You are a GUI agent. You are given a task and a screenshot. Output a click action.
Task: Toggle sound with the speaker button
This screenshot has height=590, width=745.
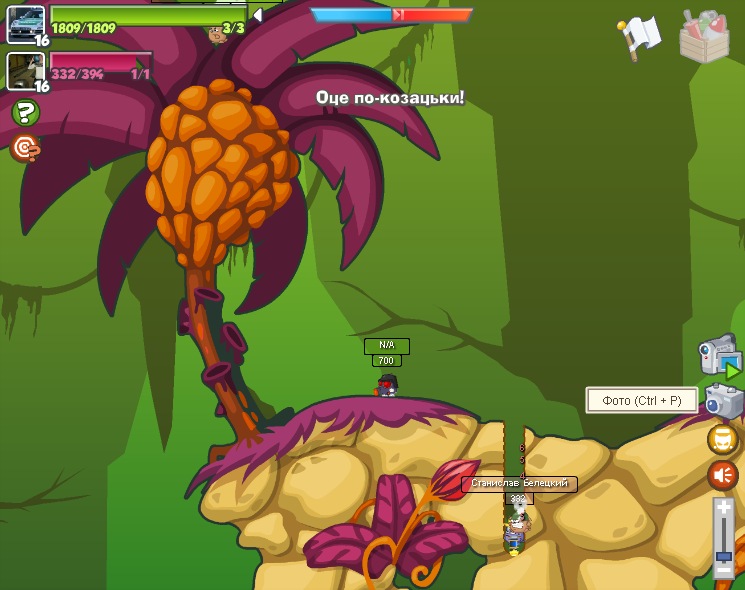(x=723, y=475)
